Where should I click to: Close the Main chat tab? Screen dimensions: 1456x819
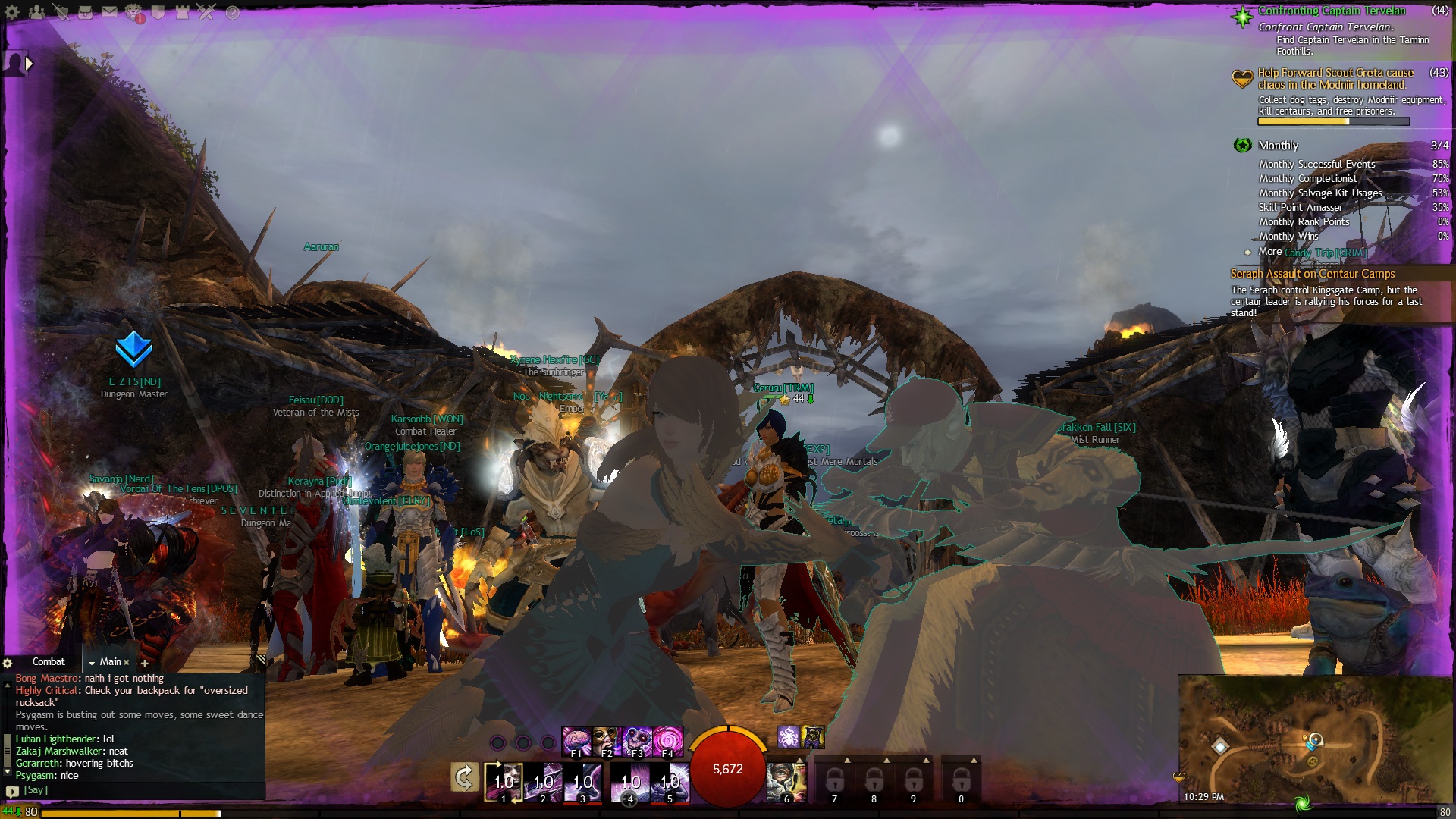pos(127,663)
